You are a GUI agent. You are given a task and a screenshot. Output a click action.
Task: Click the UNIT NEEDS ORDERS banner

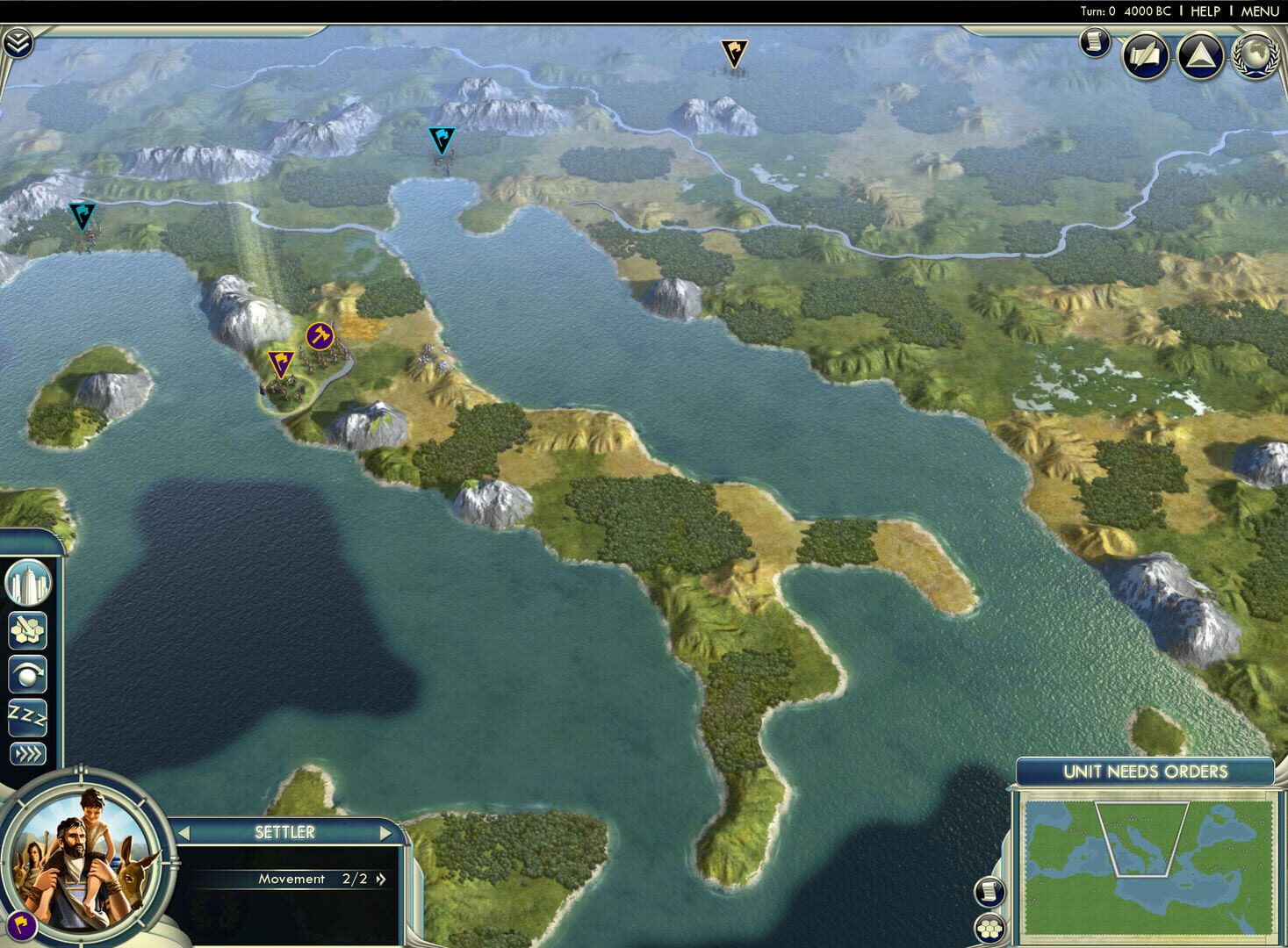[1144, 772]
